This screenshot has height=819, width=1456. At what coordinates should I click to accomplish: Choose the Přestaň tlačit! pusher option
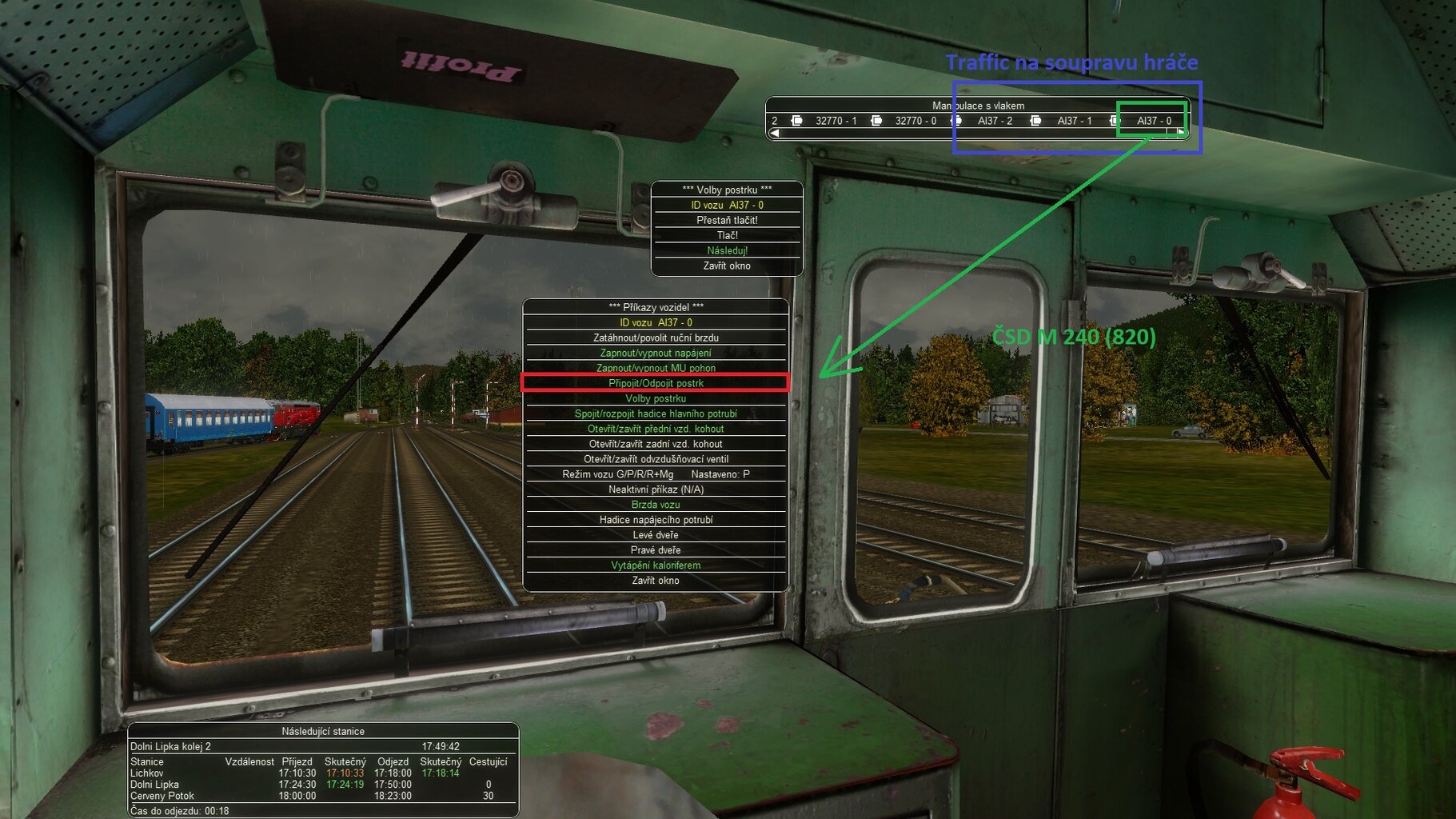tap(727, 220)
